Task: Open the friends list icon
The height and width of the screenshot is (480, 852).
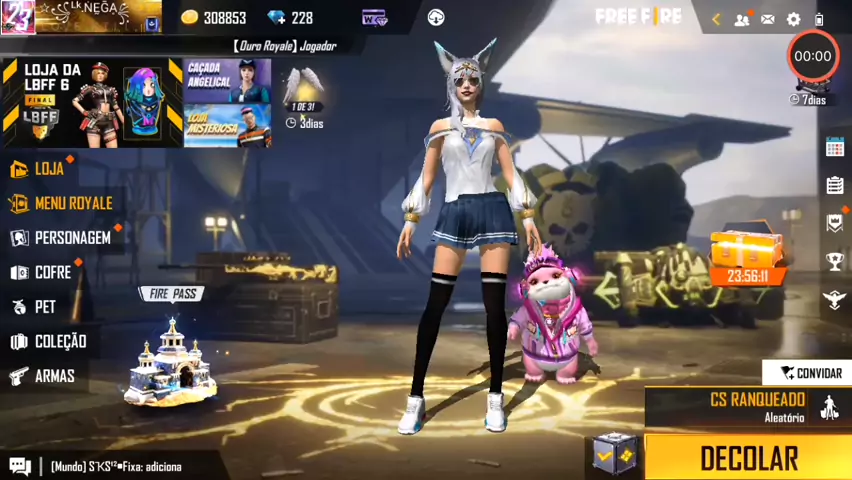Action: coord(741,19)
